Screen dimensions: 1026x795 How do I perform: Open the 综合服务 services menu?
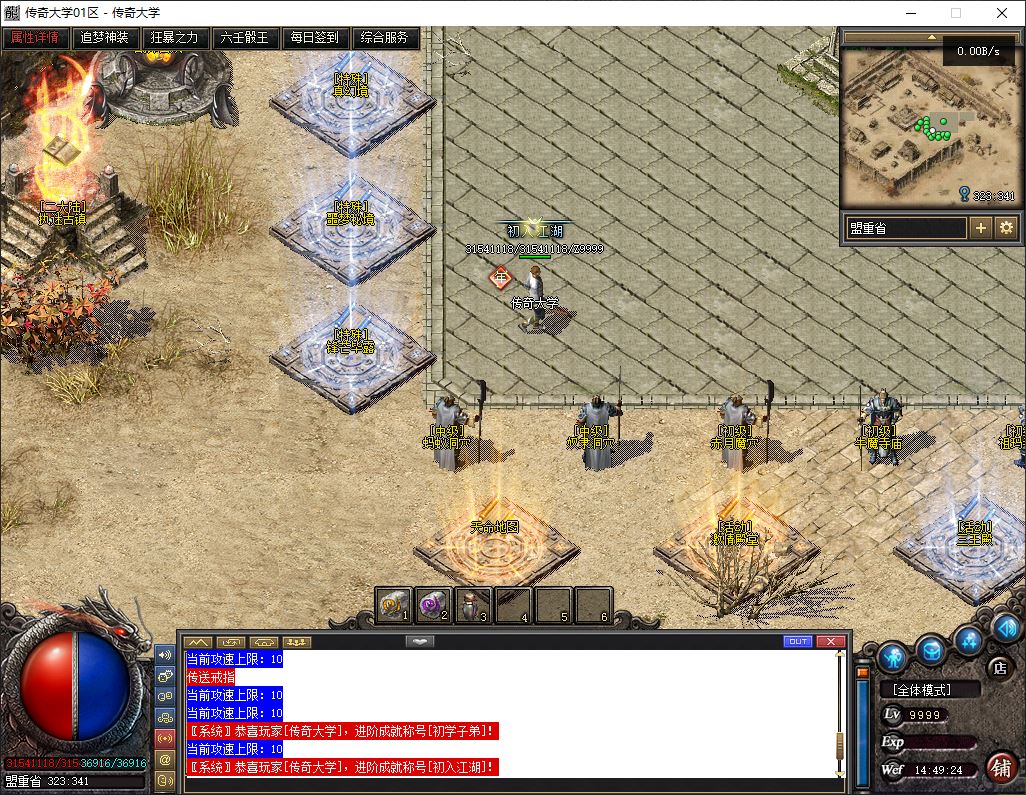pyautogui.click(x=385, y=38)
